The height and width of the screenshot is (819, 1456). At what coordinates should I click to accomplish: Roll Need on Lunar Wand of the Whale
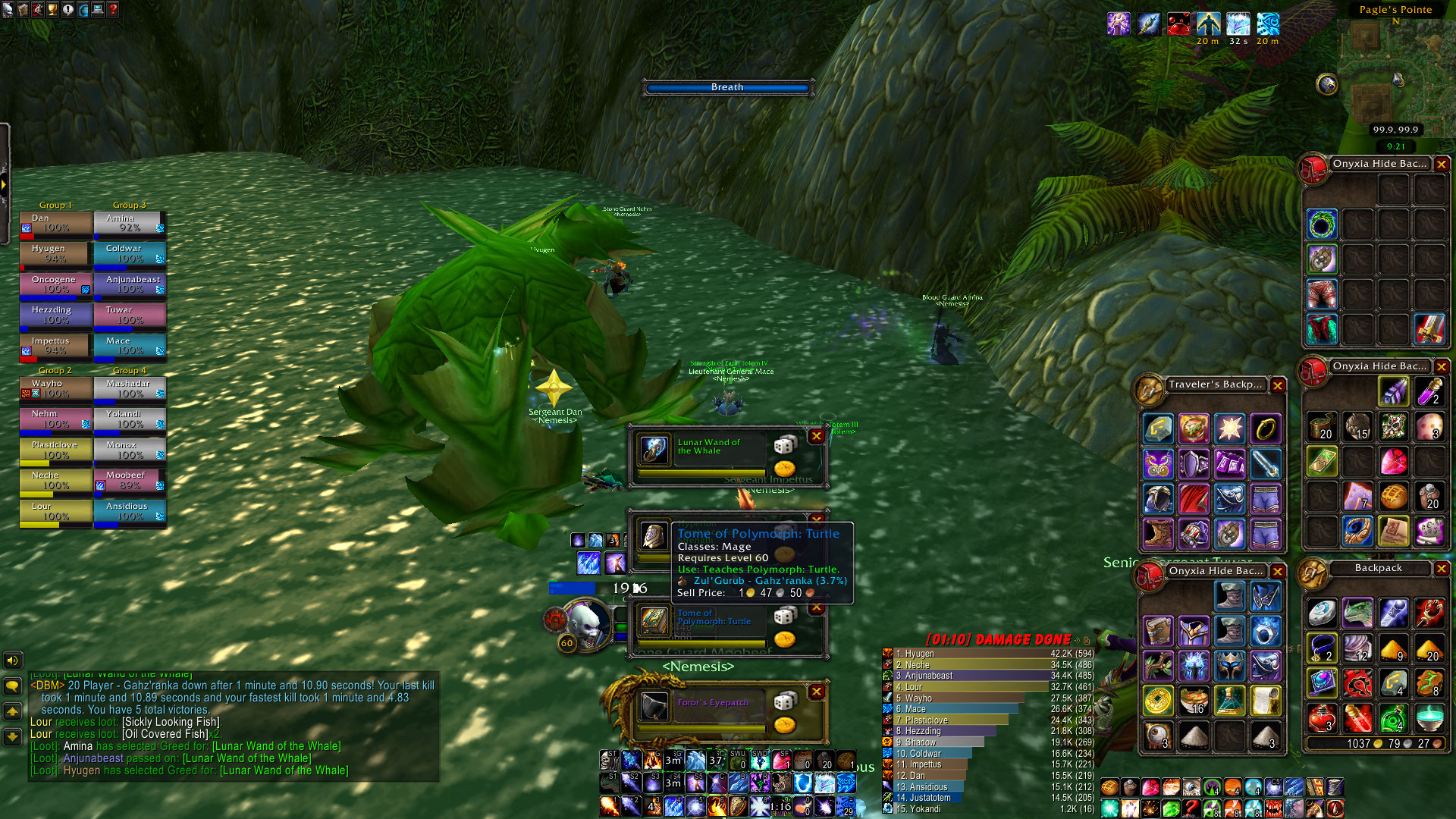[x=784, y=444]
